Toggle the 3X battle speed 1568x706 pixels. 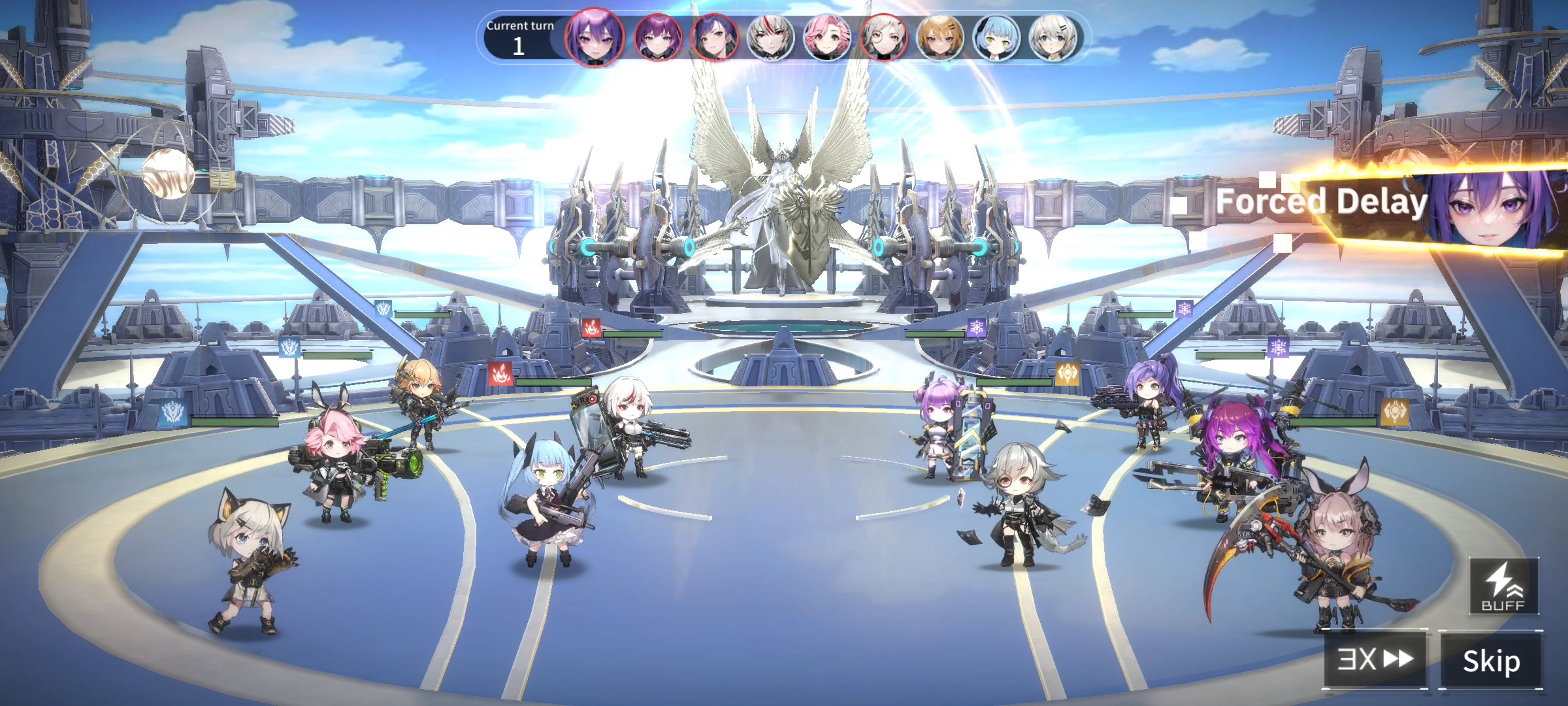coord(1375,659)
